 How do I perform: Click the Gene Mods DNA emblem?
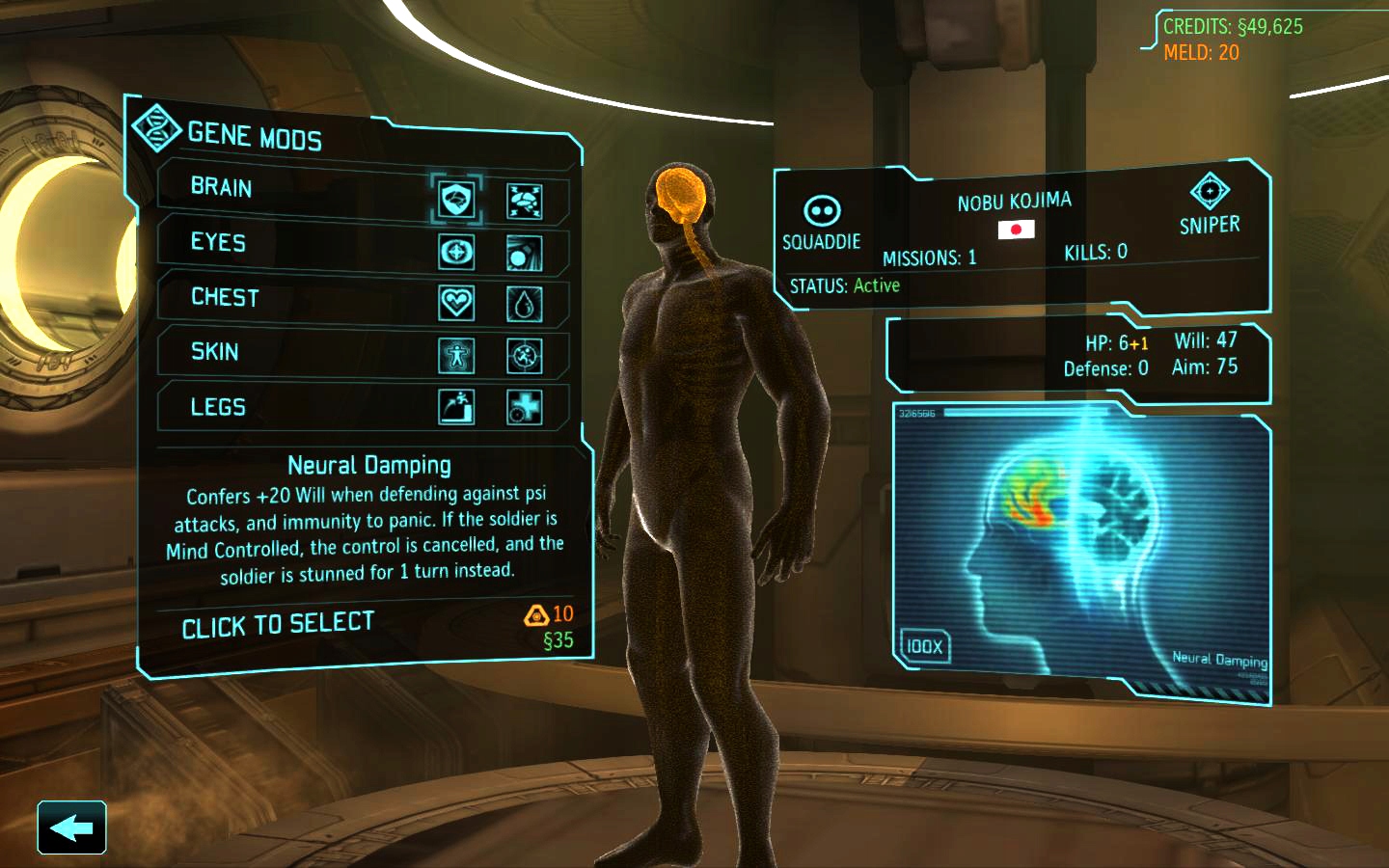pyautogui.click(x=157, y=127)
